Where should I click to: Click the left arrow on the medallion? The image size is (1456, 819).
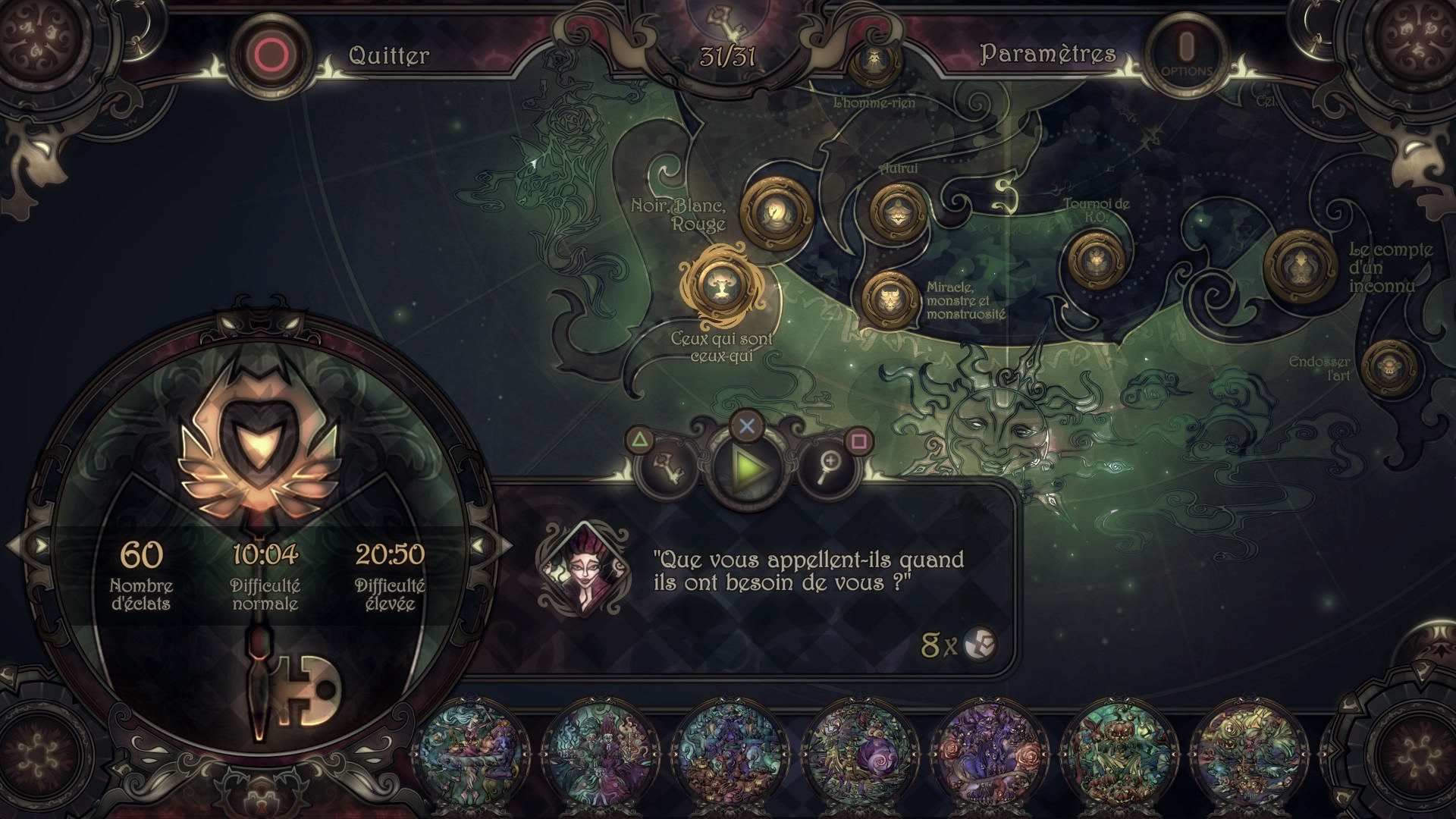click(32, 545)
